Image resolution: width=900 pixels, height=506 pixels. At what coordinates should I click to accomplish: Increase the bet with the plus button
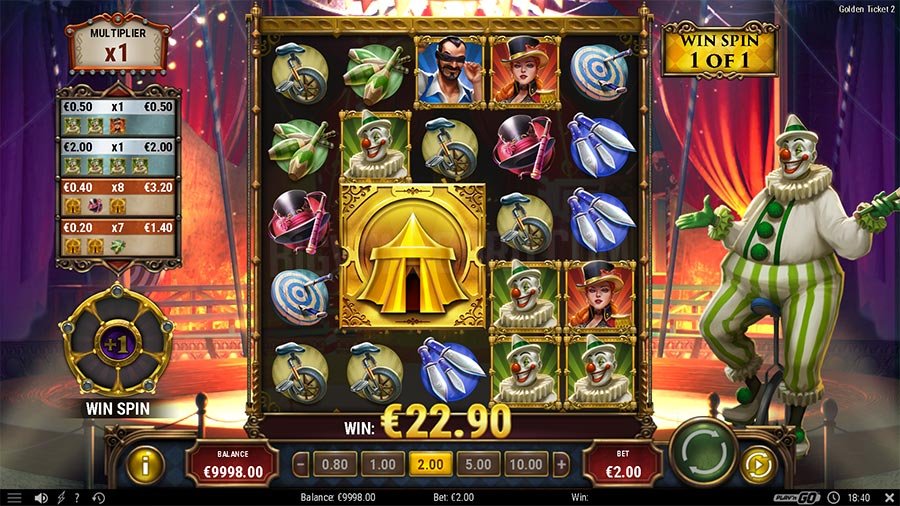click(x=561, y=464)
